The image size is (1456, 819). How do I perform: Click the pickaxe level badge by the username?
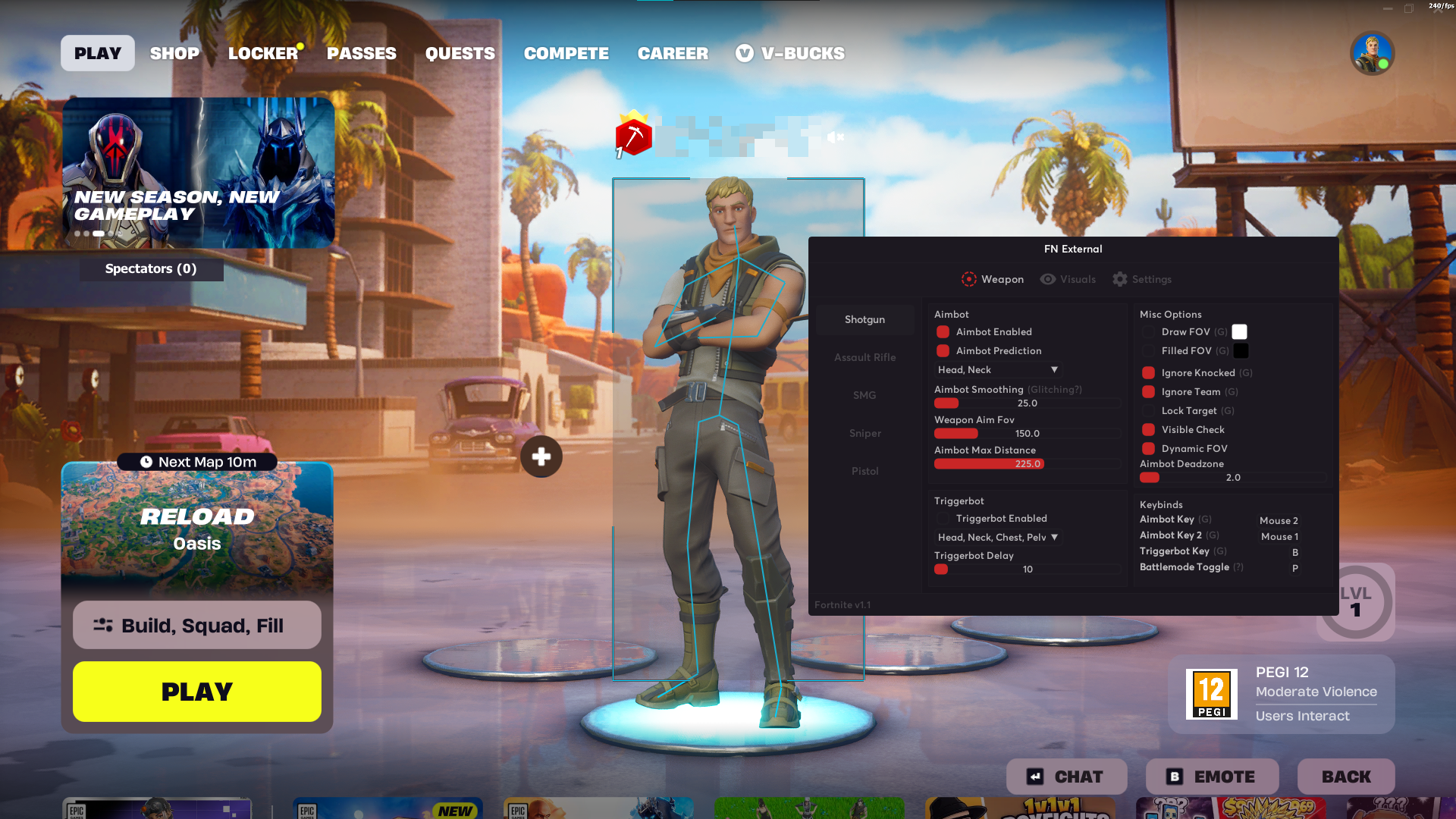point(632,136)
